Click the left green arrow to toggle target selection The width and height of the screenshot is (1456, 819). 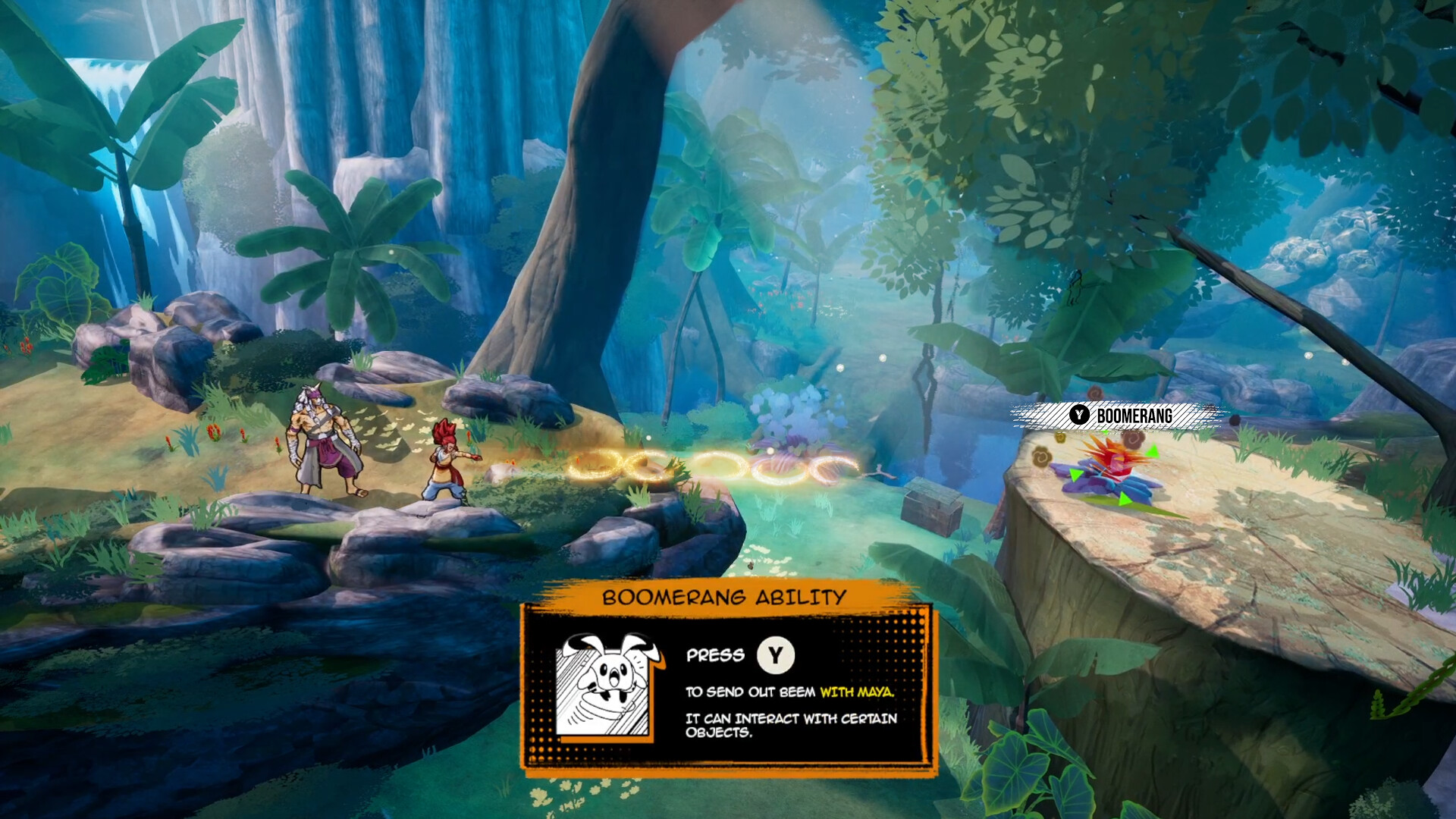pos(1076,475)
